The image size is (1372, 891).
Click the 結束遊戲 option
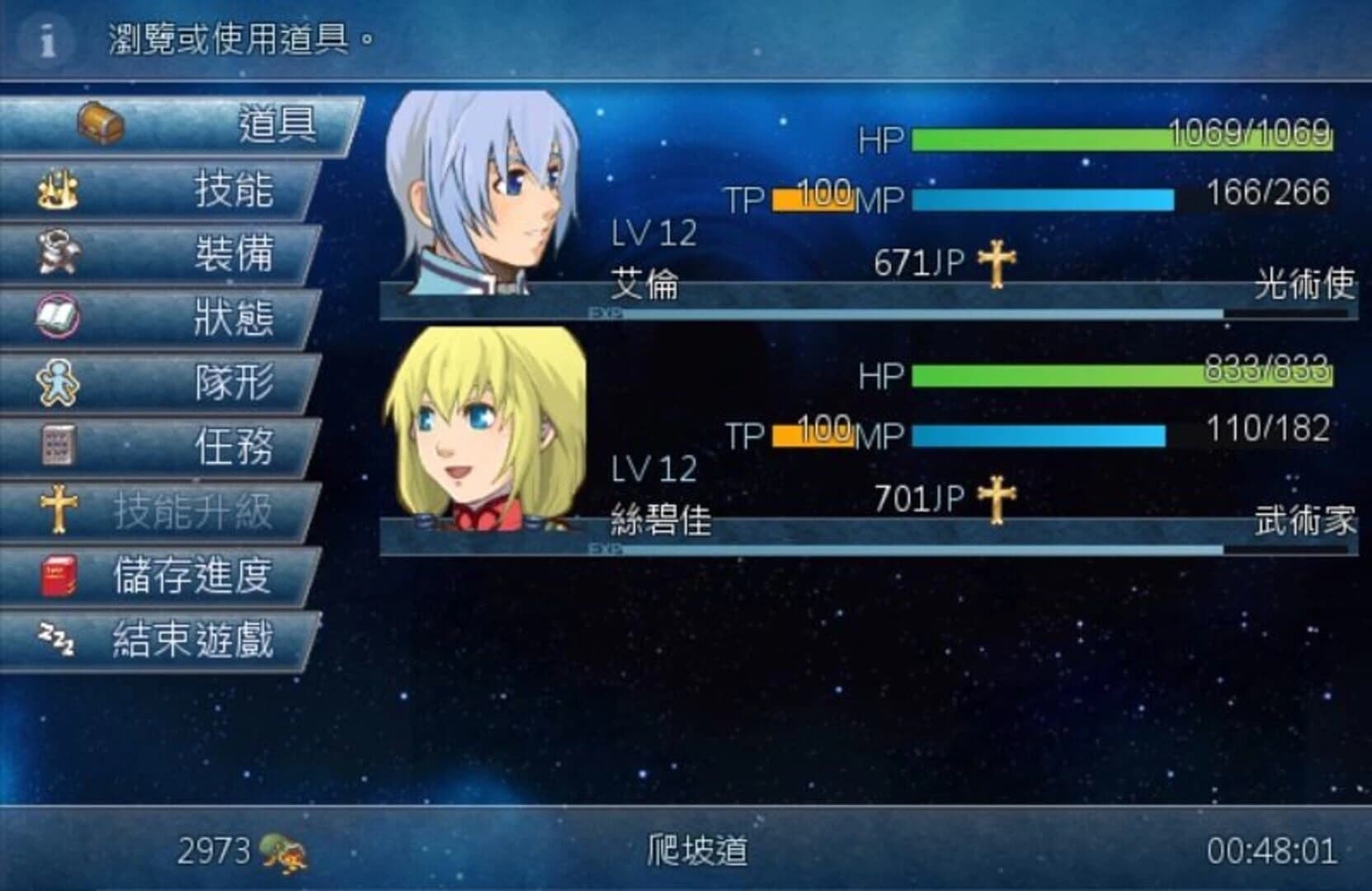click(191, 640)
